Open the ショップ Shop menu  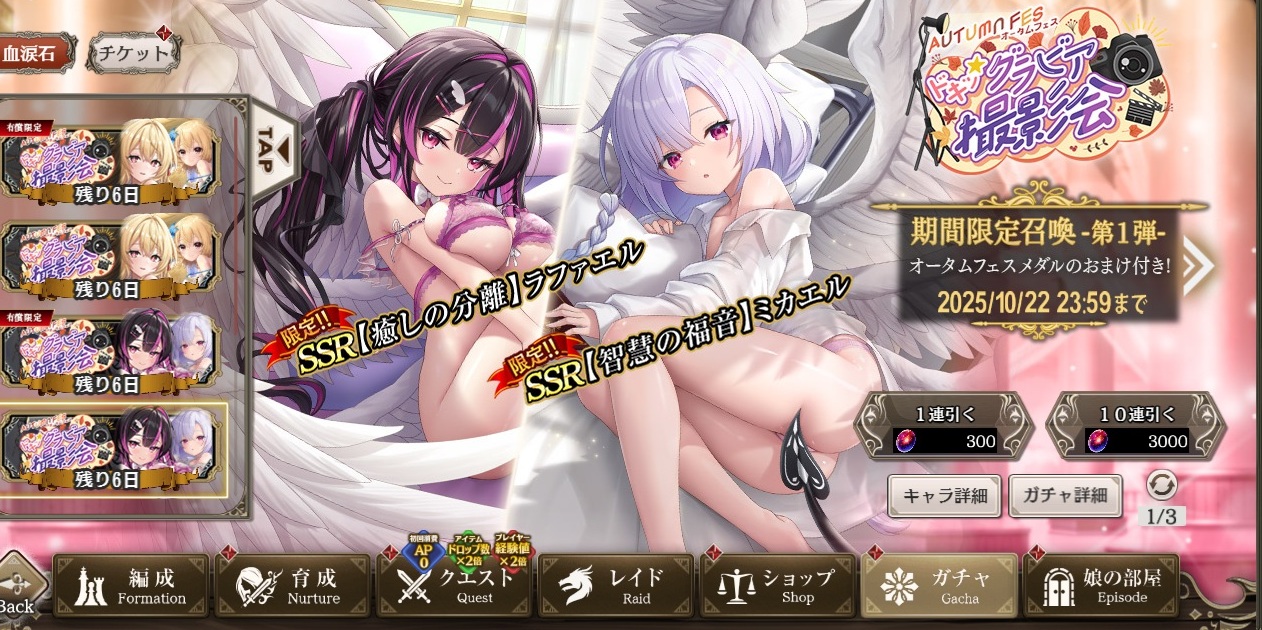[x=778, y=586]
